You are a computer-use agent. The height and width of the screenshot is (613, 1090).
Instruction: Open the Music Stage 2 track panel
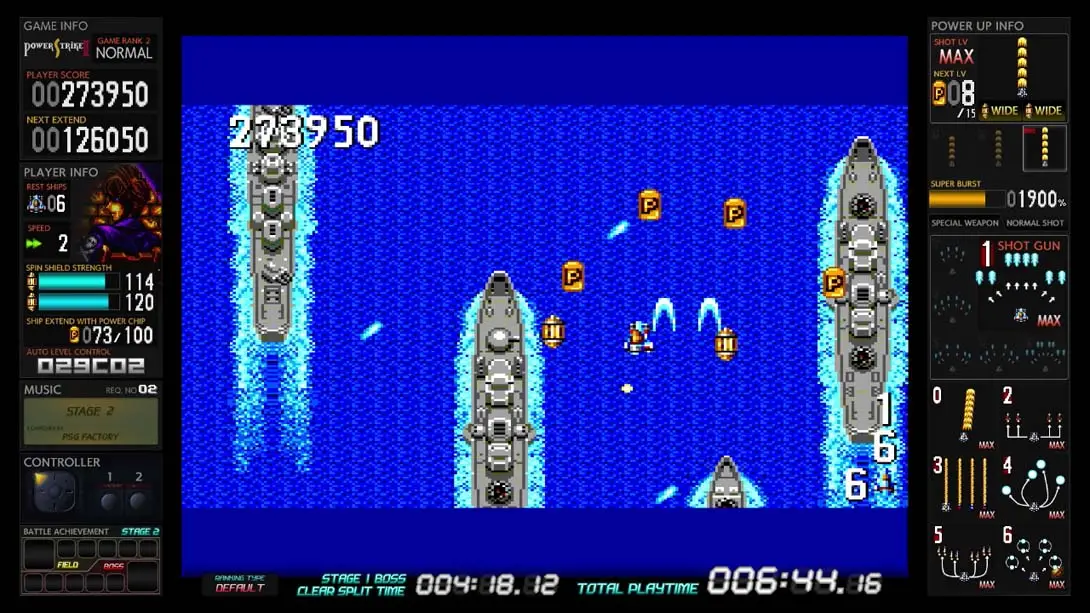pyautogui.click(x=91, y=420)
